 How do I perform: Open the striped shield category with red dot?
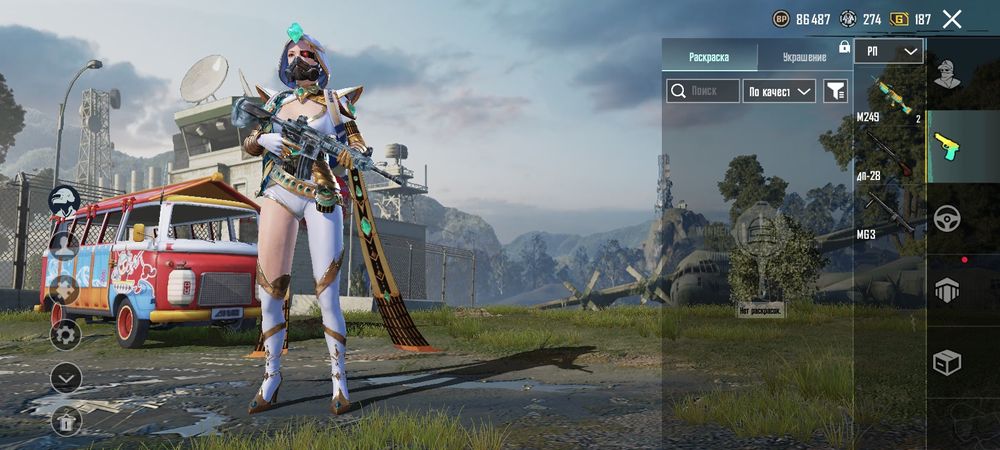[947, 290]
